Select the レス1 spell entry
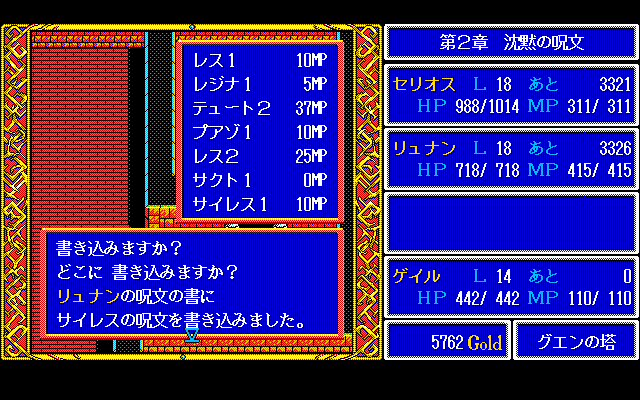Screen dimensions: 640x400 (258, 62)
